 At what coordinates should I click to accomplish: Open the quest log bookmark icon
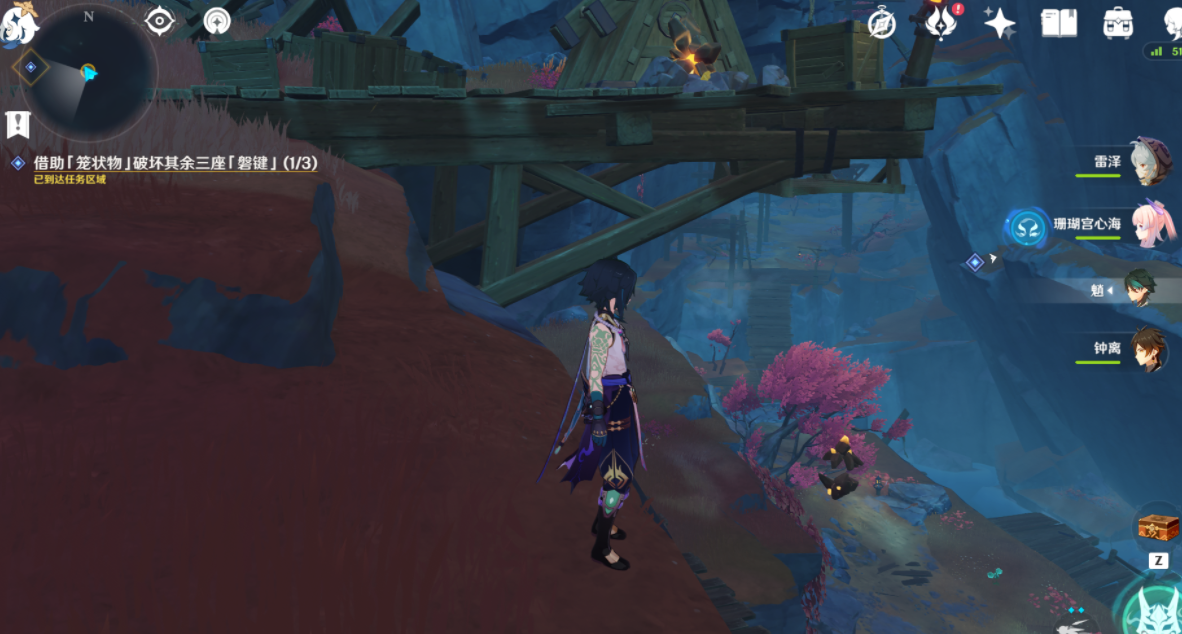point(18,124)
